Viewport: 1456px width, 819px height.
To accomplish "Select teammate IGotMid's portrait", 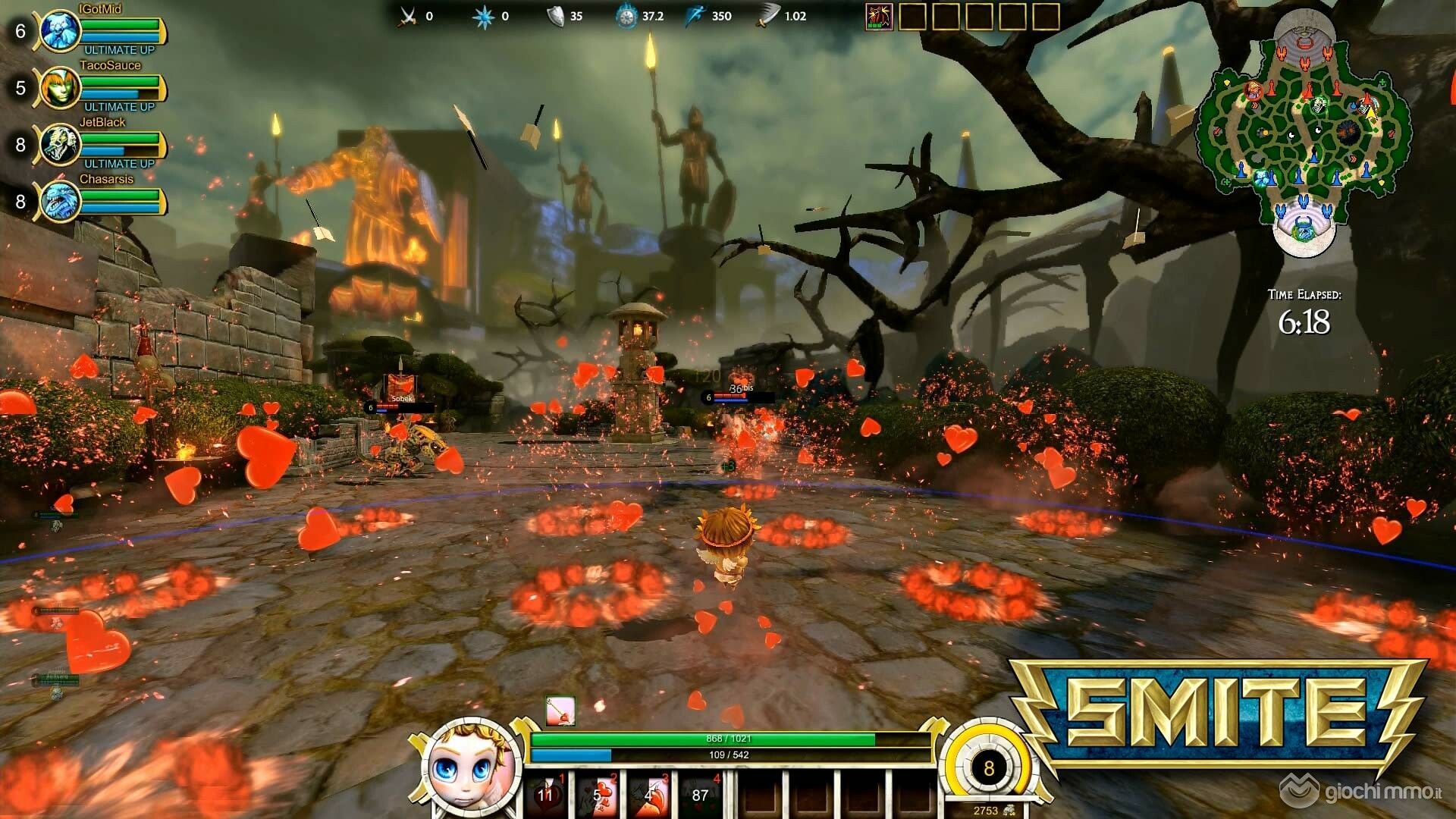I will click(61, 31).
